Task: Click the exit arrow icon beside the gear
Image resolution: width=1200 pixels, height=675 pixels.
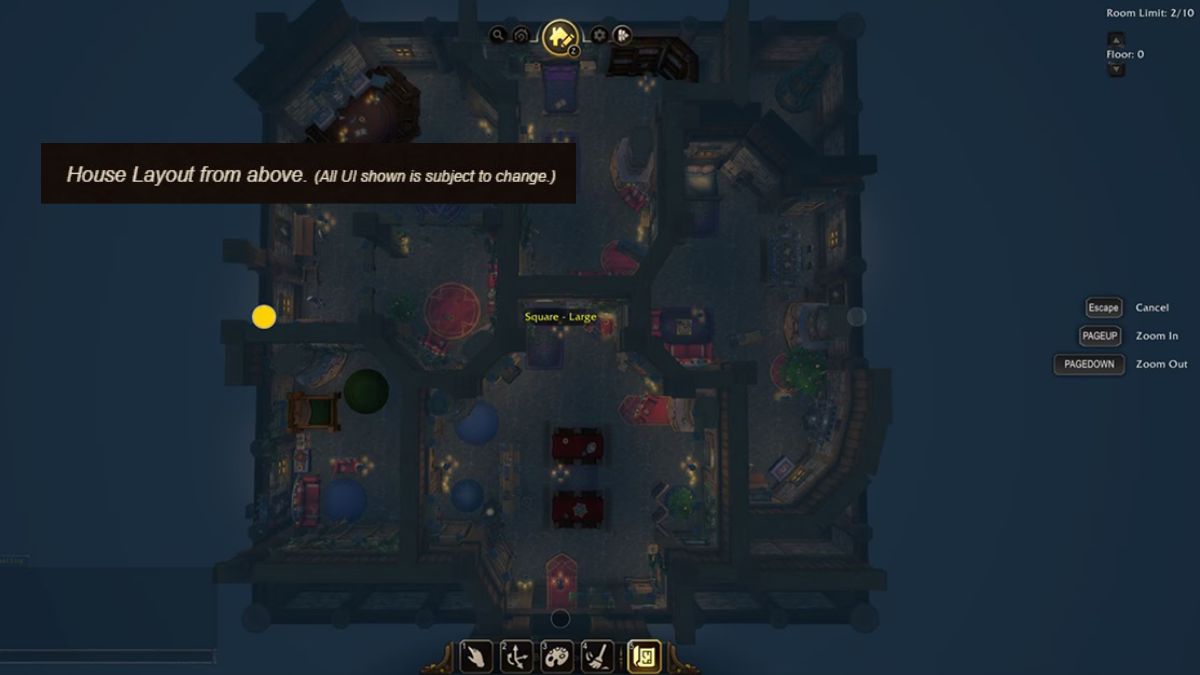Action: click(x=621, y=35)
